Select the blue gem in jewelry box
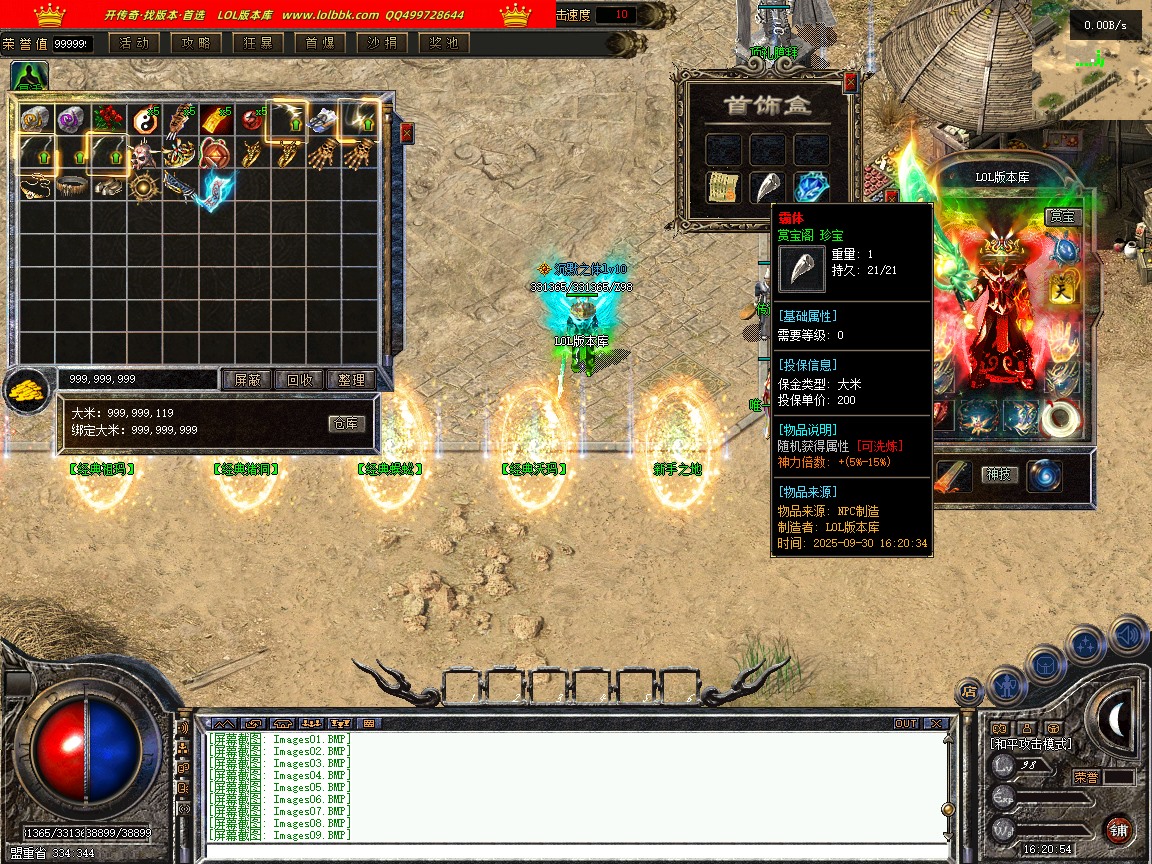The height and width of the screenshot is (864, 1152). tap(812, 187)
